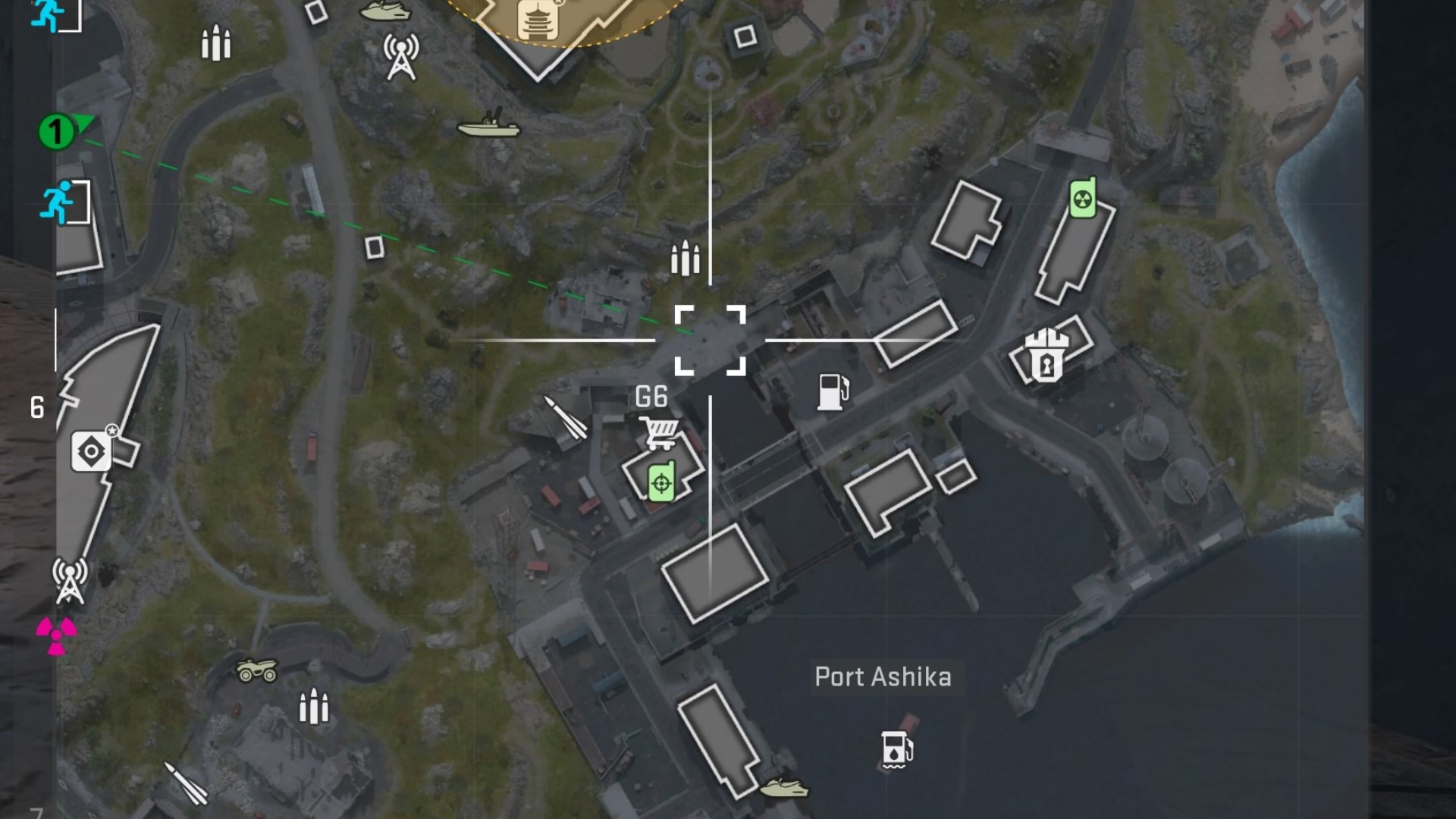The width and height of the screenshot is (1456, 819).
Task: Click the green bounty contract phone icon
Action: 661,481
